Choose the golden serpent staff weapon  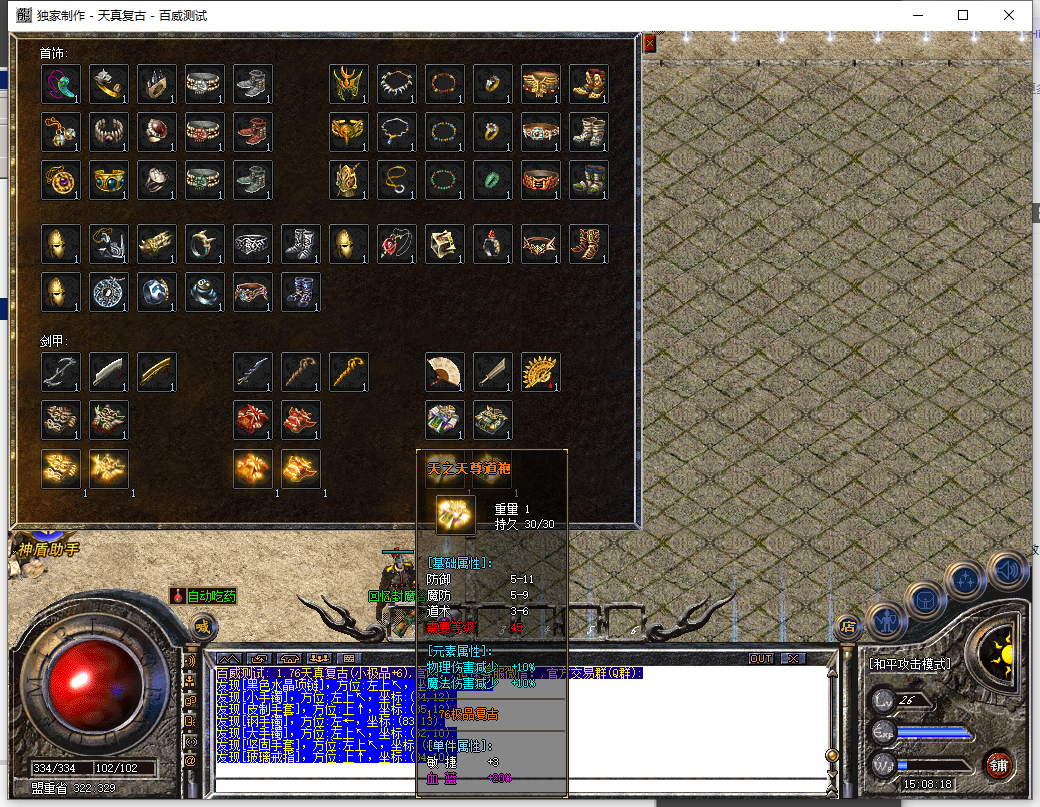(x=348, y=372)
